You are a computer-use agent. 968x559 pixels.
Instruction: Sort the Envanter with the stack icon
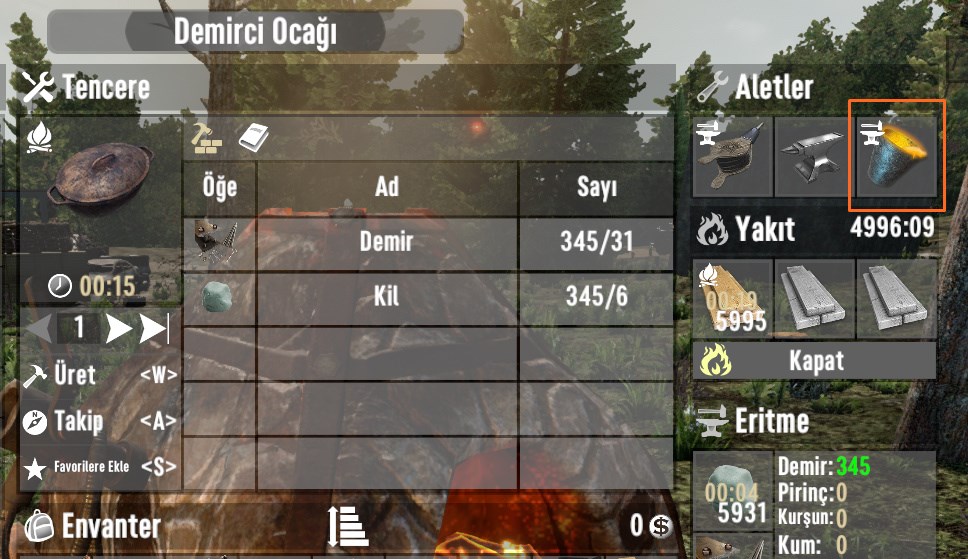coord(348,525)
